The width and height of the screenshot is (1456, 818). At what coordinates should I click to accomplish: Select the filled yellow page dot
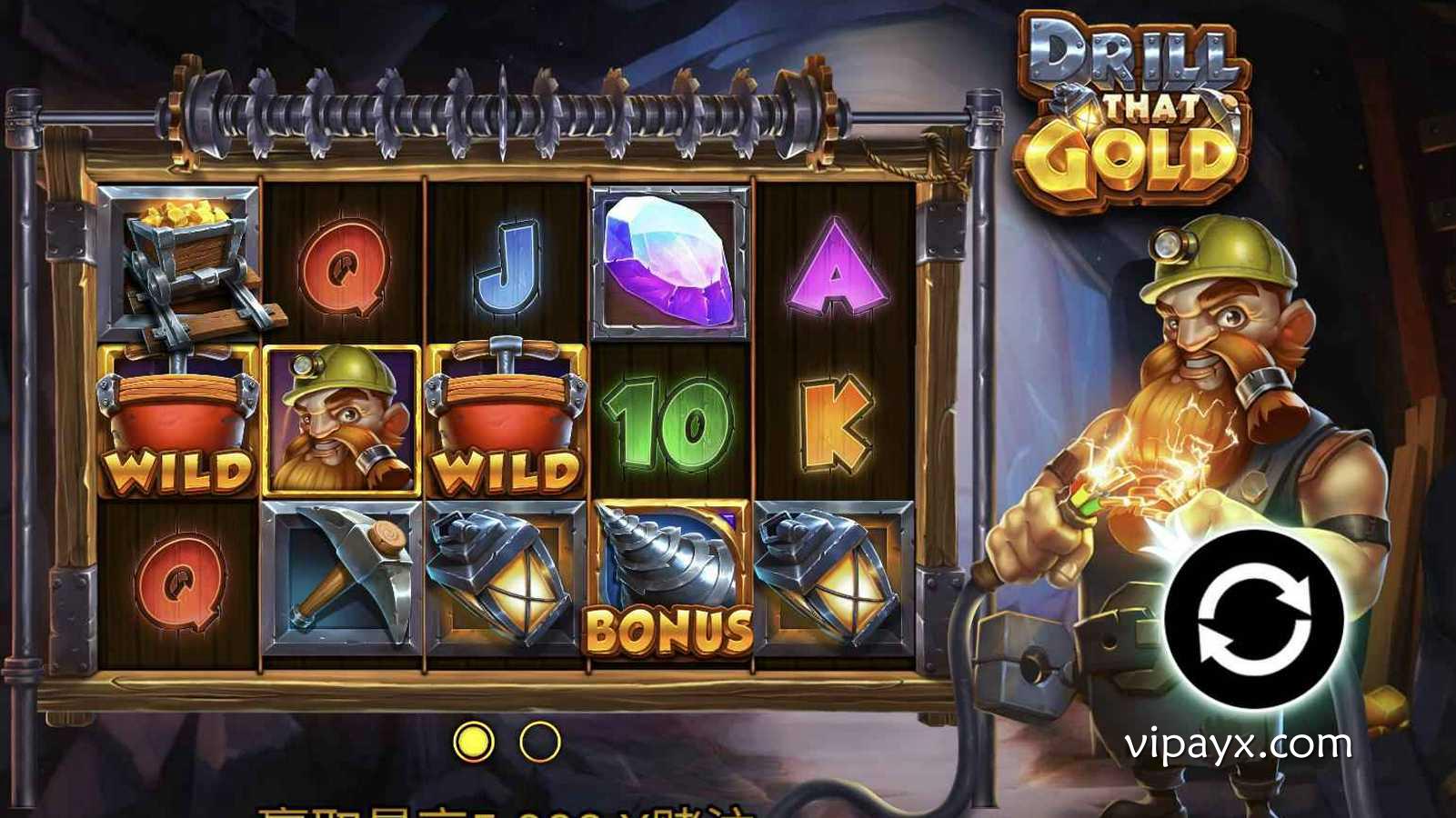point(474,742)
